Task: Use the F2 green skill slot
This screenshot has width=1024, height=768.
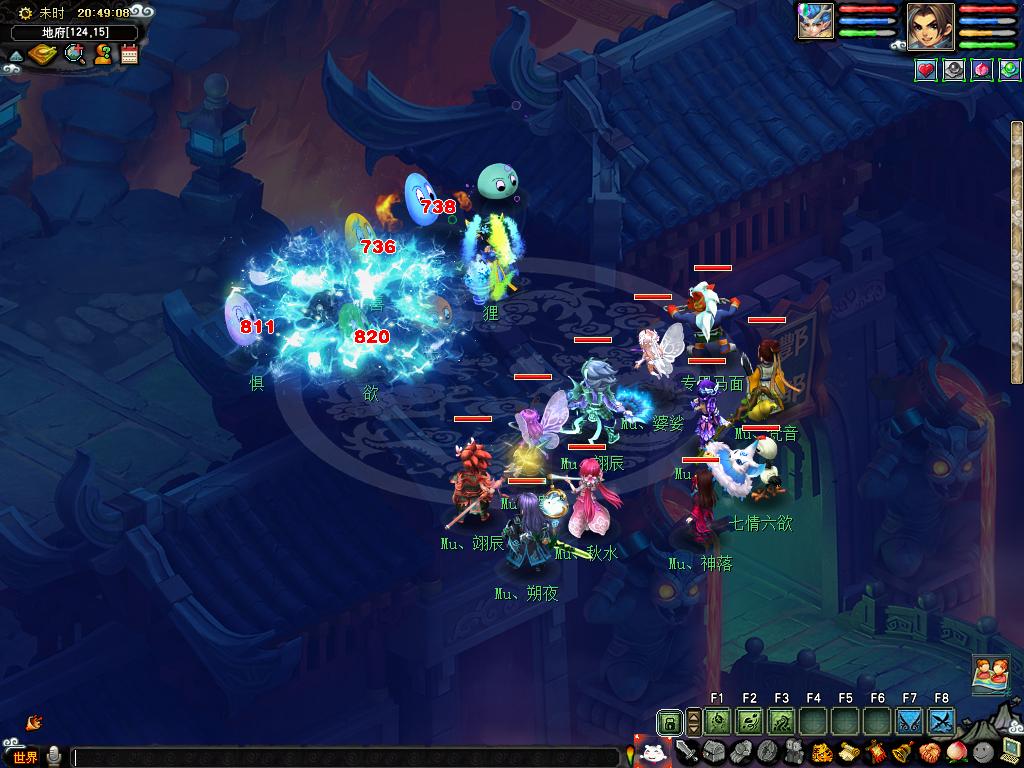Action: 749,721
